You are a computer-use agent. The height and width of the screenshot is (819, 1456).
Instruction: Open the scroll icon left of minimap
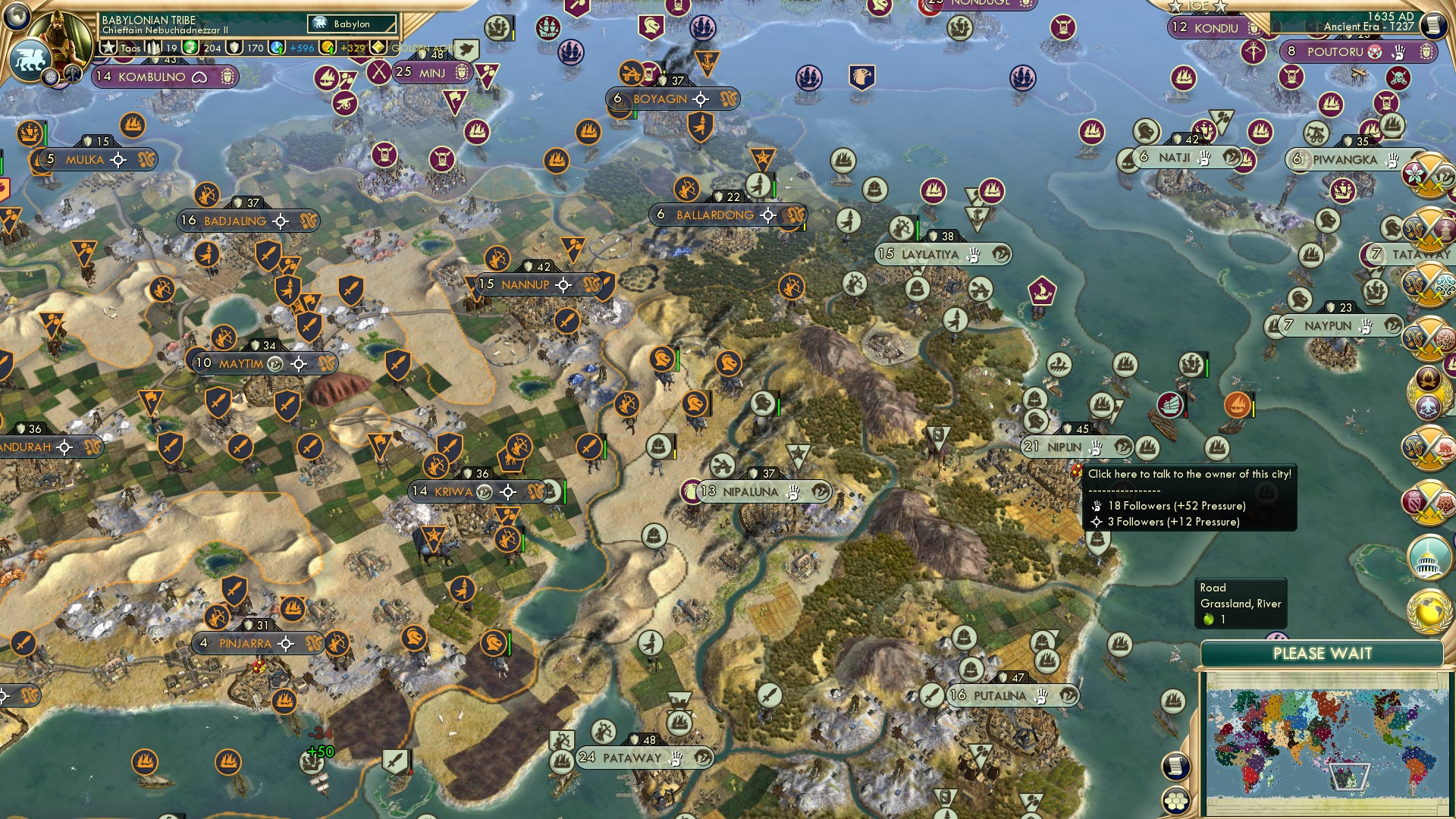click(x=1174, y=766)
